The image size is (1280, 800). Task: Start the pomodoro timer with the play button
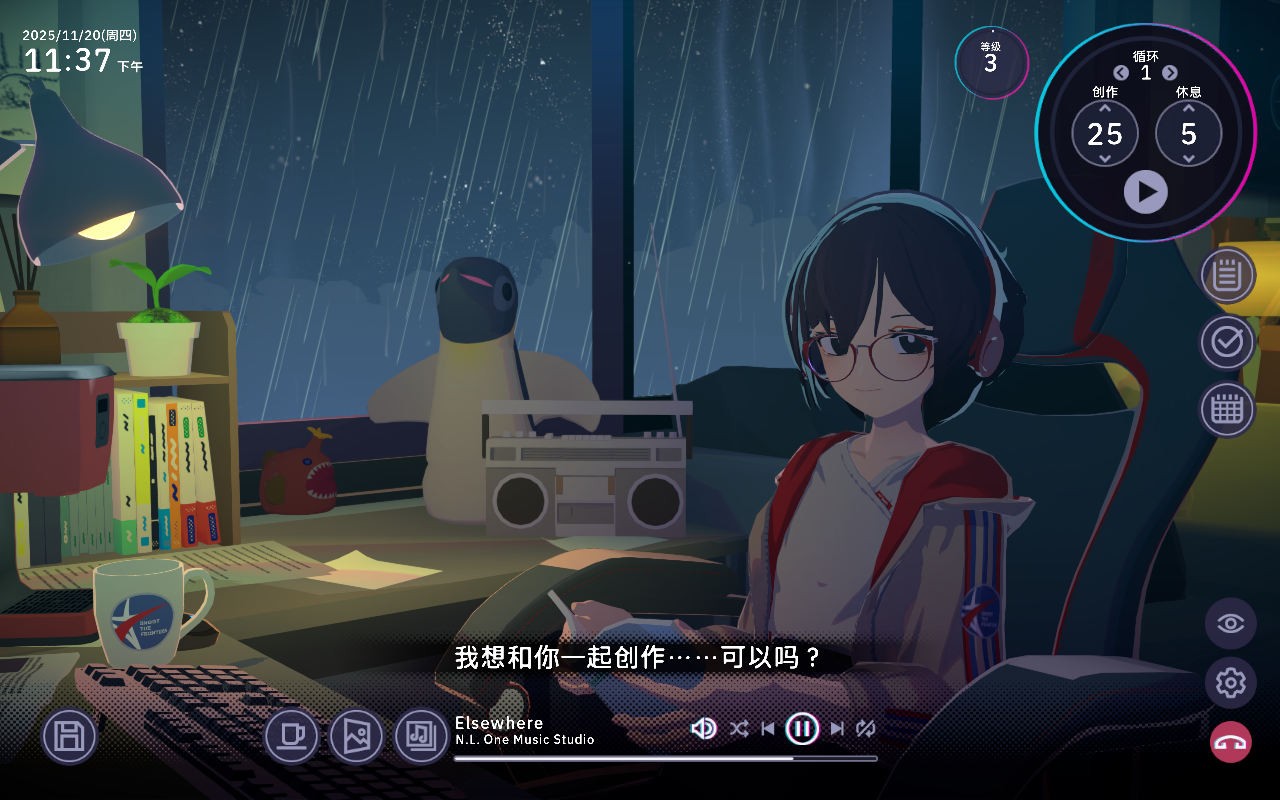coord(1145,191)
